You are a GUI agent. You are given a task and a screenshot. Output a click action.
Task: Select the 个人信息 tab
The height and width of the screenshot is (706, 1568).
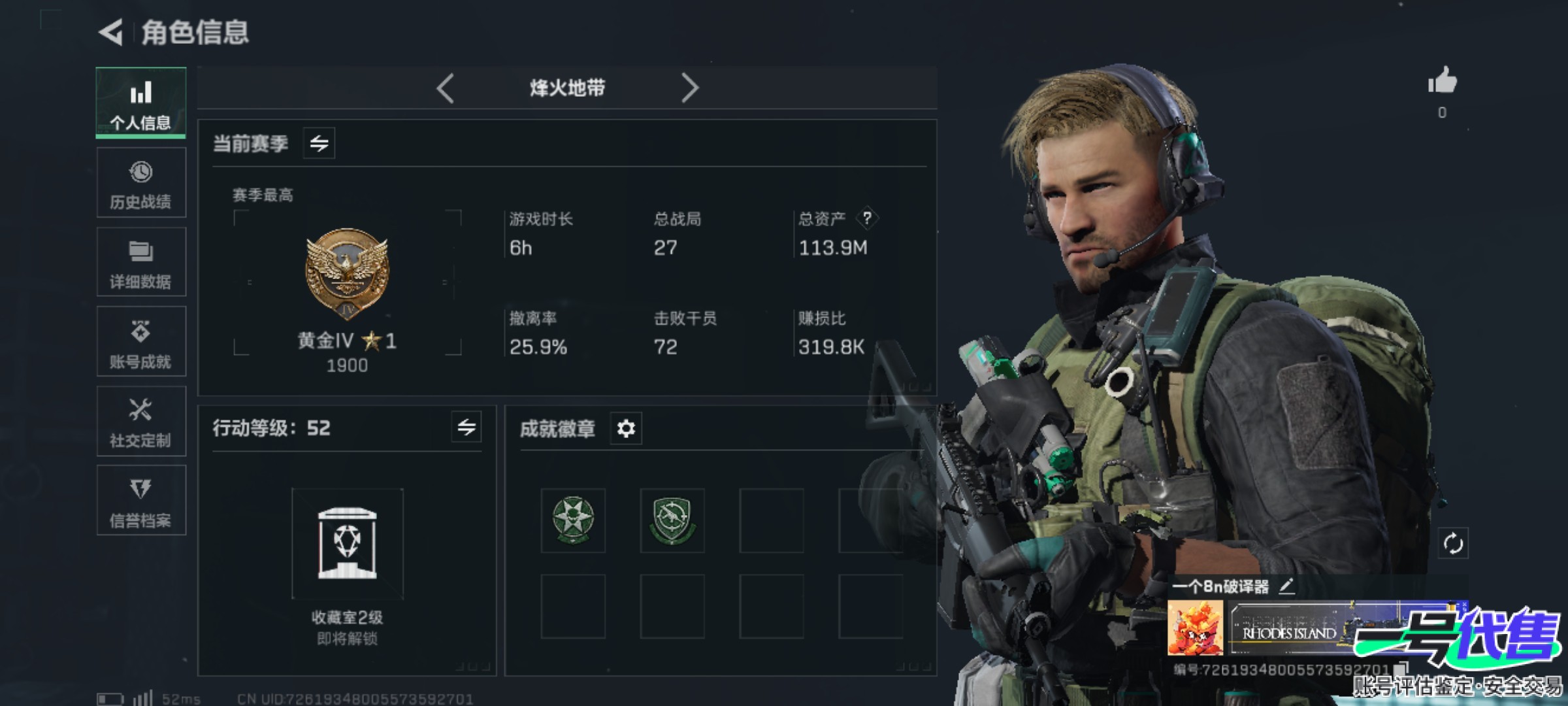141,103
